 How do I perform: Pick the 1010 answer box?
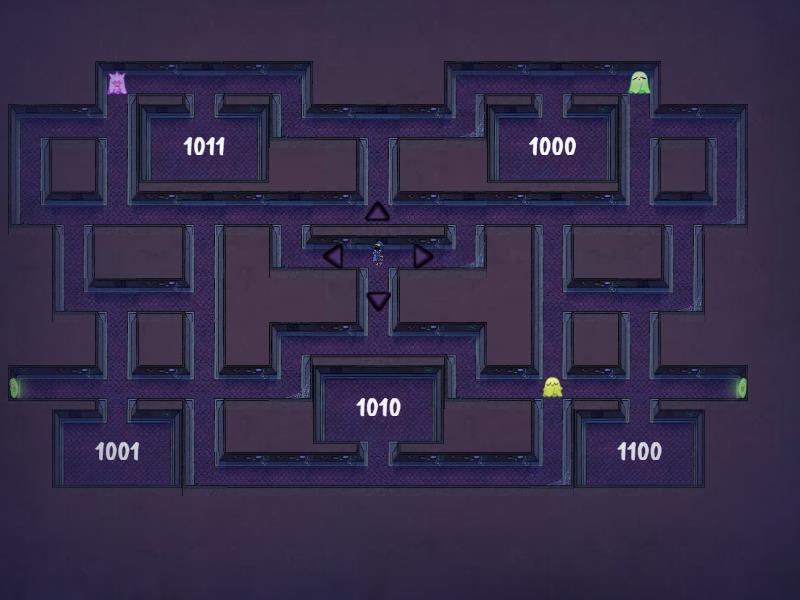(378, 407)
